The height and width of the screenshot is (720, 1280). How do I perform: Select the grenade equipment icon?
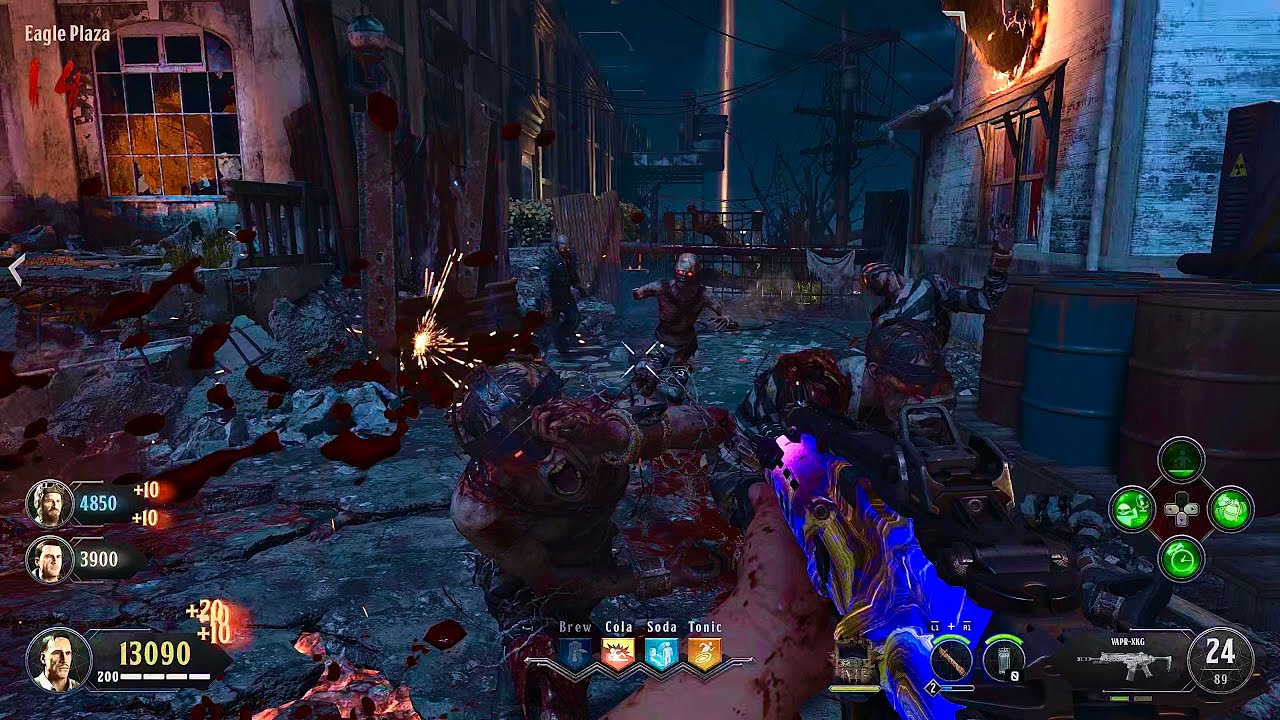[x=1003, y=660]
